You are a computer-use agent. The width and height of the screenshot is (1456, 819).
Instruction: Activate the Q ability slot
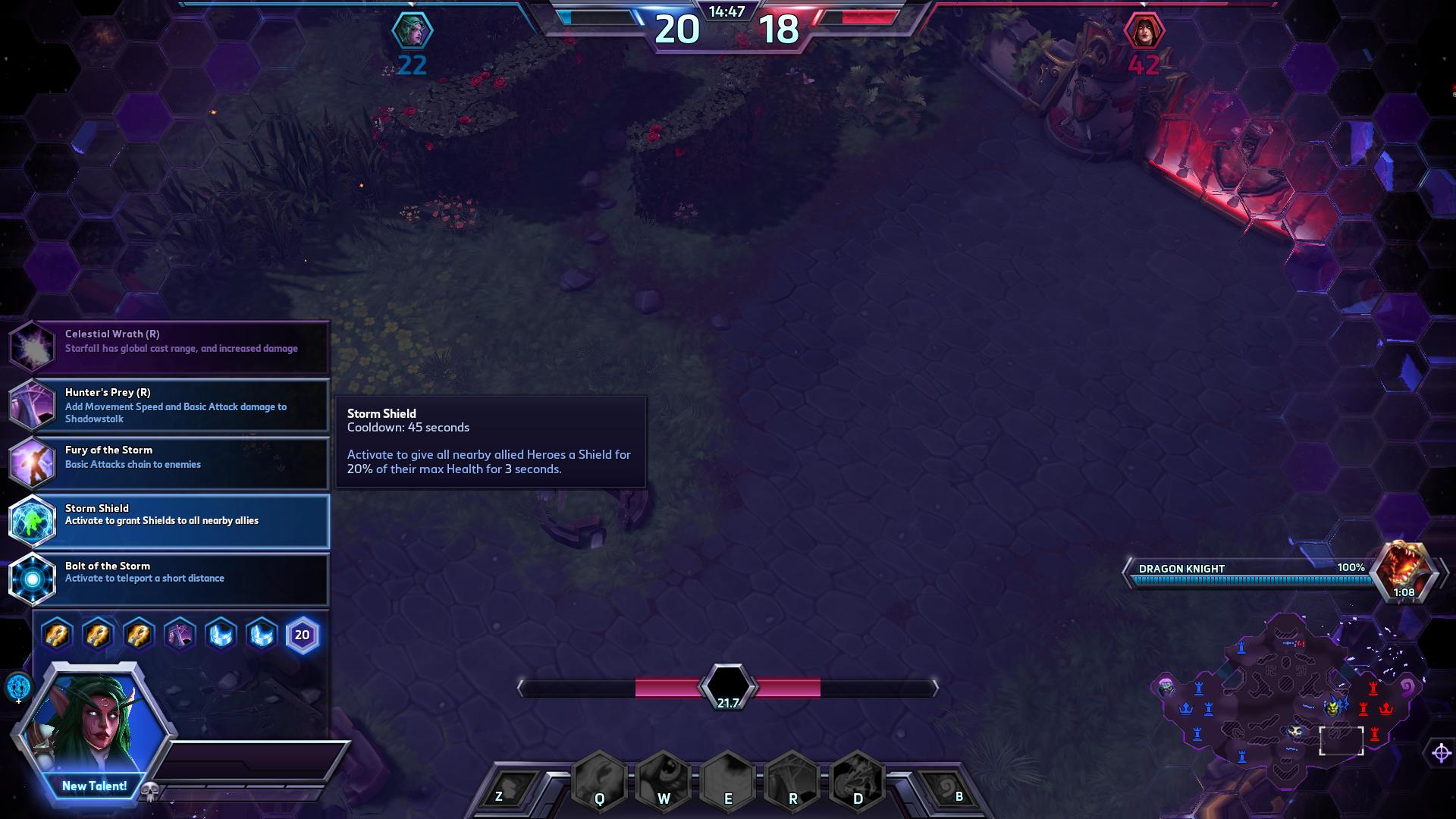click(x=599, y=781)
